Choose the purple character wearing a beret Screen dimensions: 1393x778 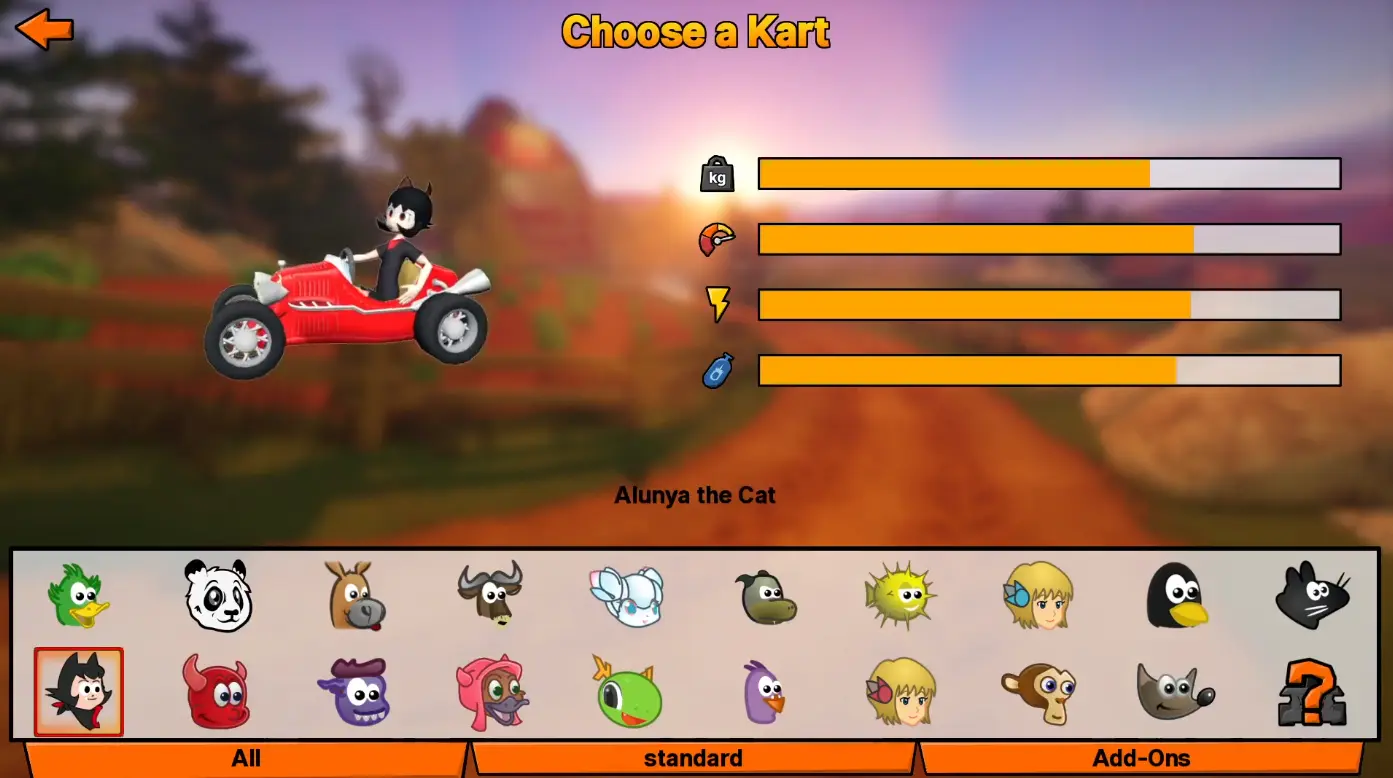pyautogui.click(x=355, y=691)
